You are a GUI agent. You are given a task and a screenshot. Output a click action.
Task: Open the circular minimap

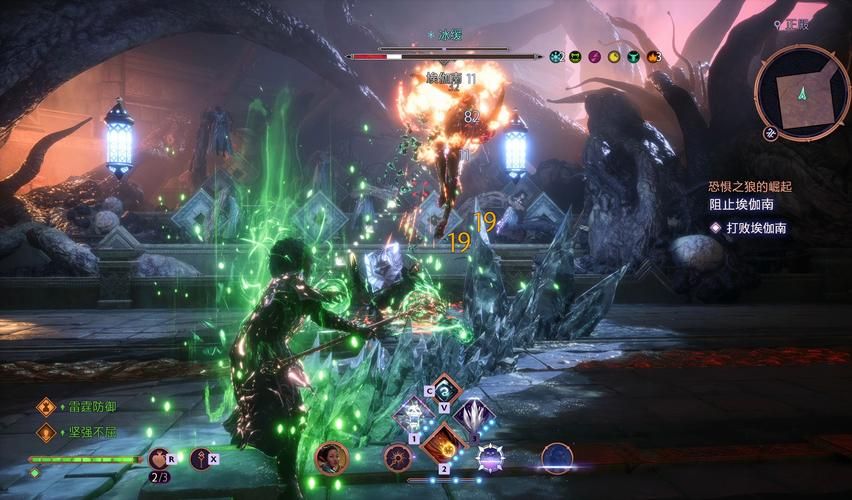[x=801, y=91]
